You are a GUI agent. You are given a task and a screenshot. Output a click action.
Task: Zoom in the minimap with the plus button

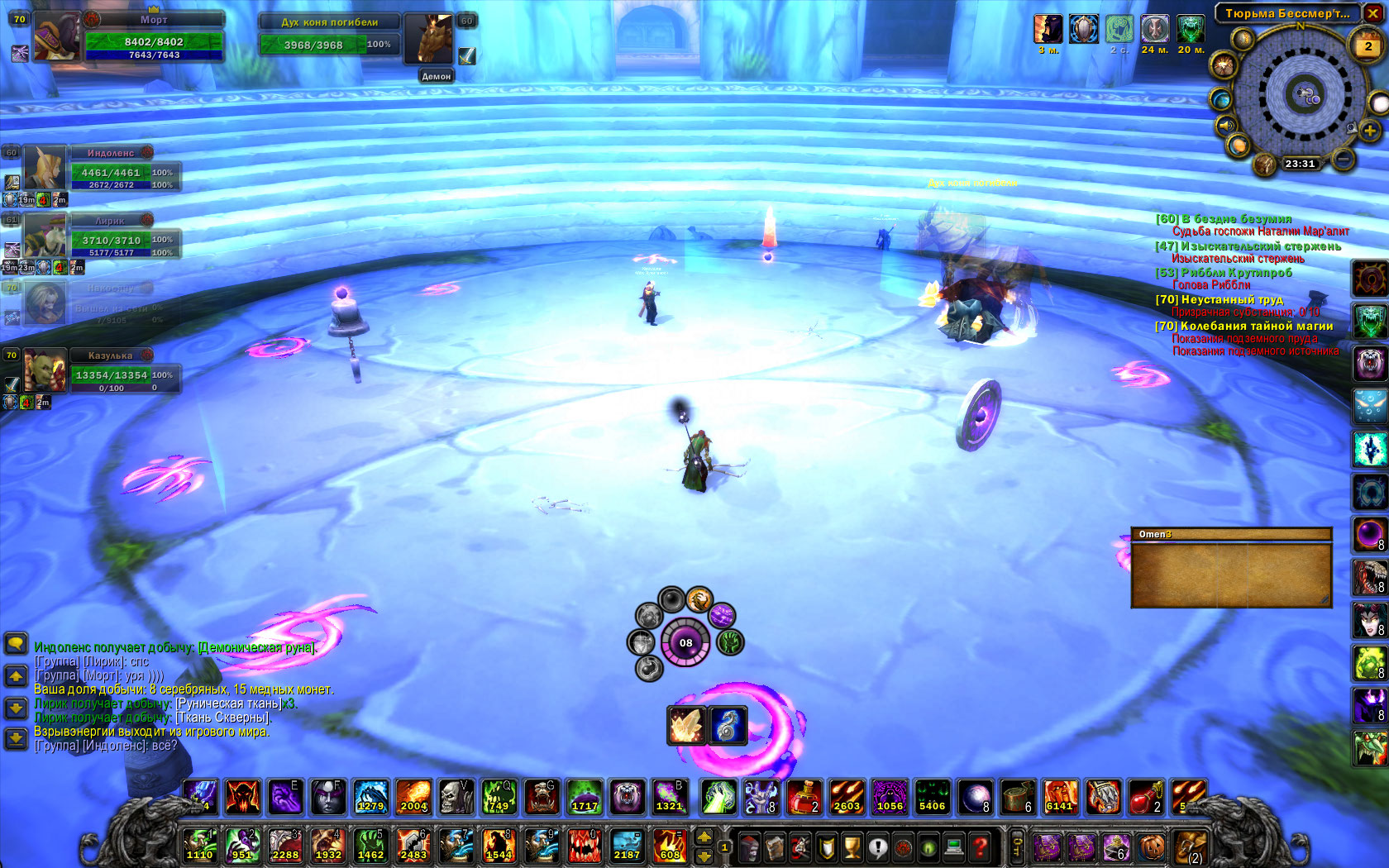(x=1370, y=131)
